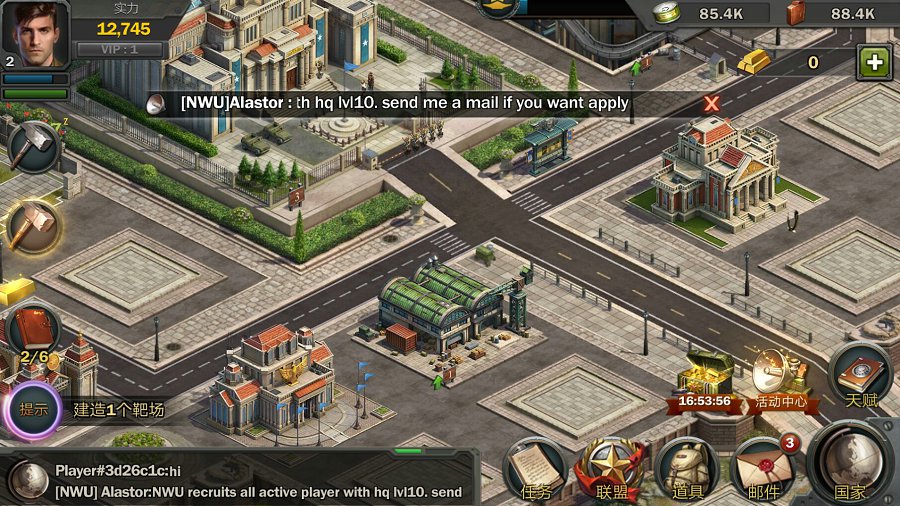The height and width of the screenshot is (506, 900).
Task: Close the NWU Alastor chat banner
Action: [711, 103]
